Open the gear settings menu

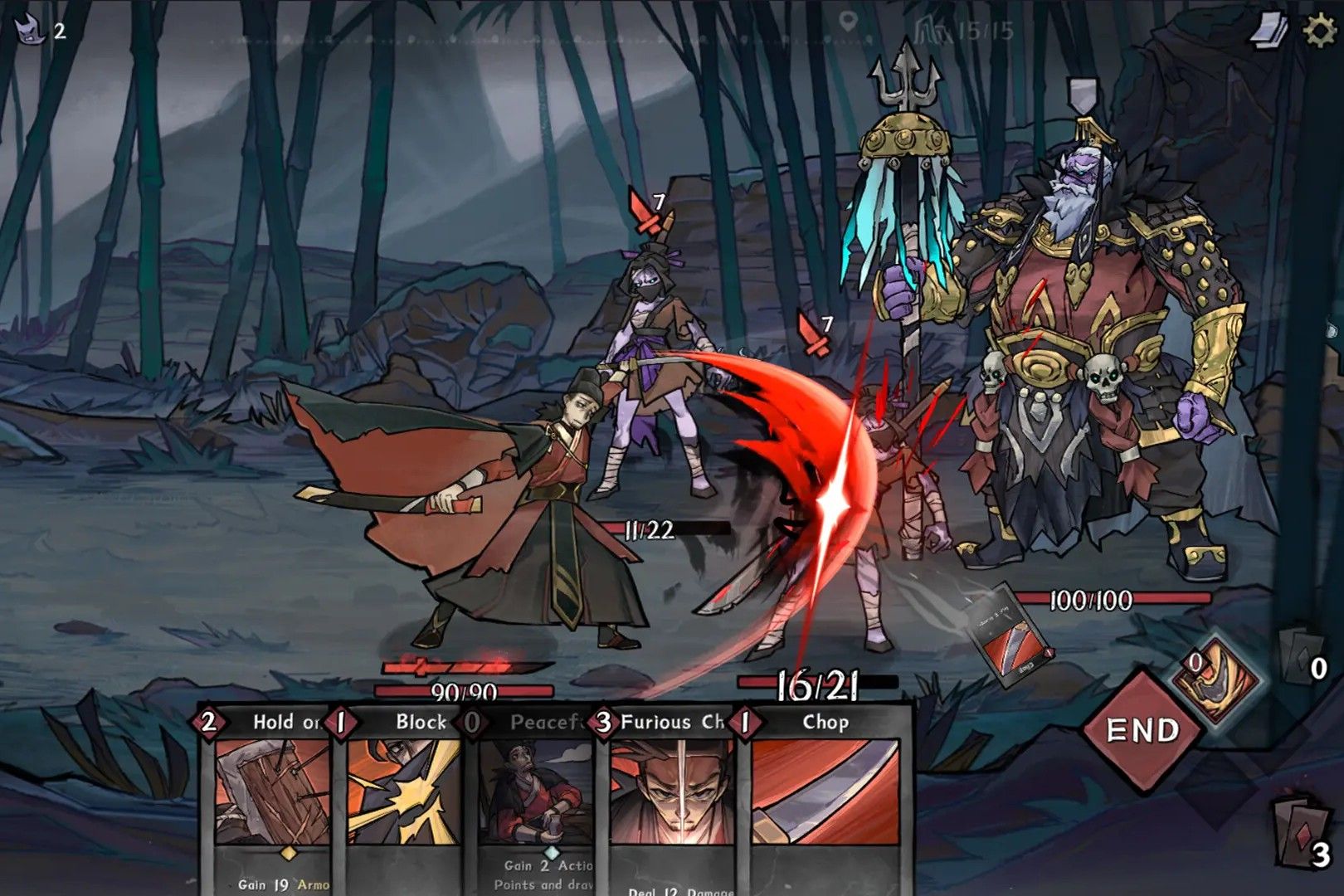pos(1320,31)
